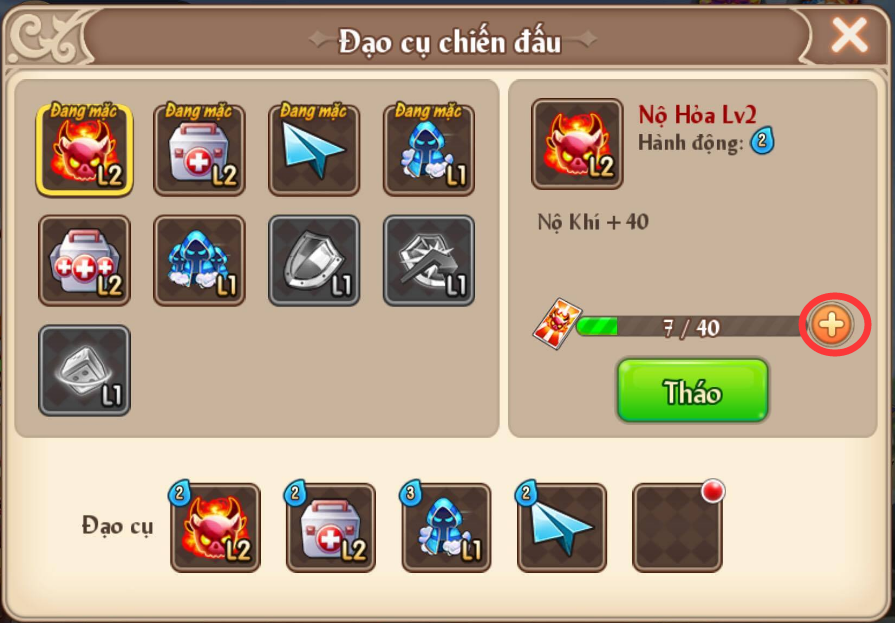Viewport: 895px width, 623px height.
Task: Select the equipped red skull L2 item
Action: (84, 150)
